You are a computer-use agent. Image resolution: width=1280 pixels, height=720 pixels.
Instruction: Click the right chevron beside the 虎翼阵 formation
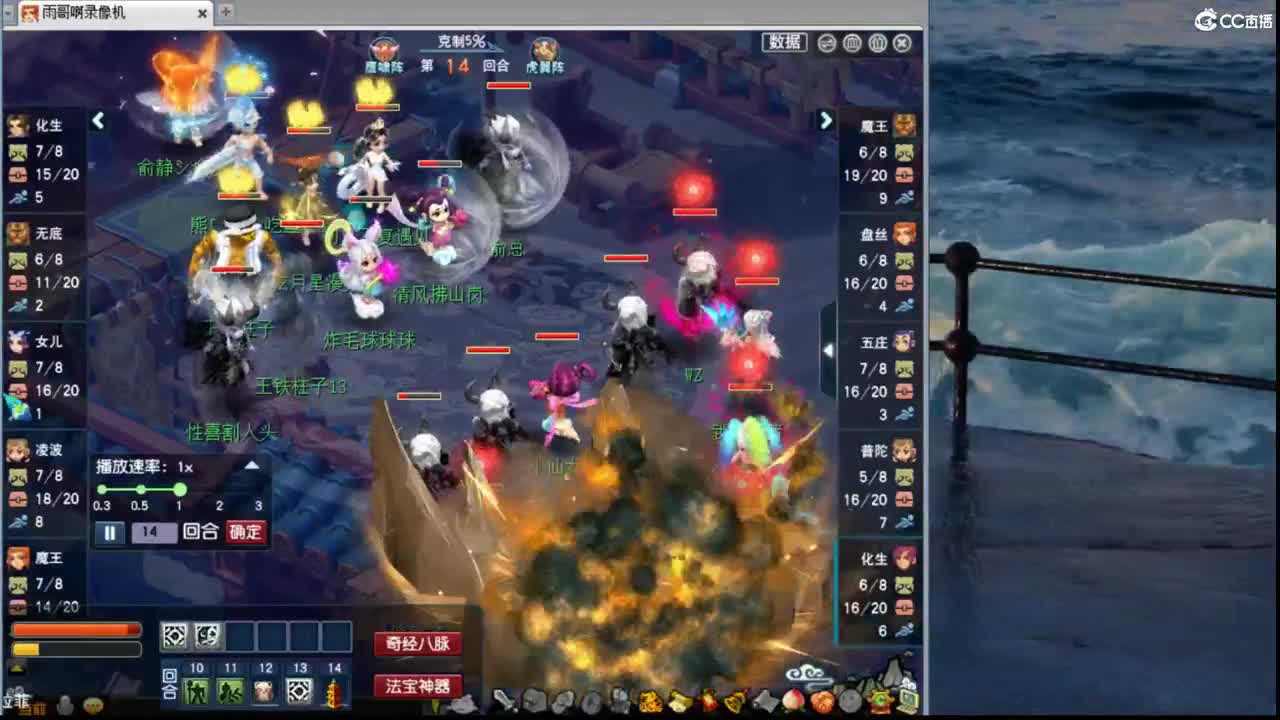825,120
